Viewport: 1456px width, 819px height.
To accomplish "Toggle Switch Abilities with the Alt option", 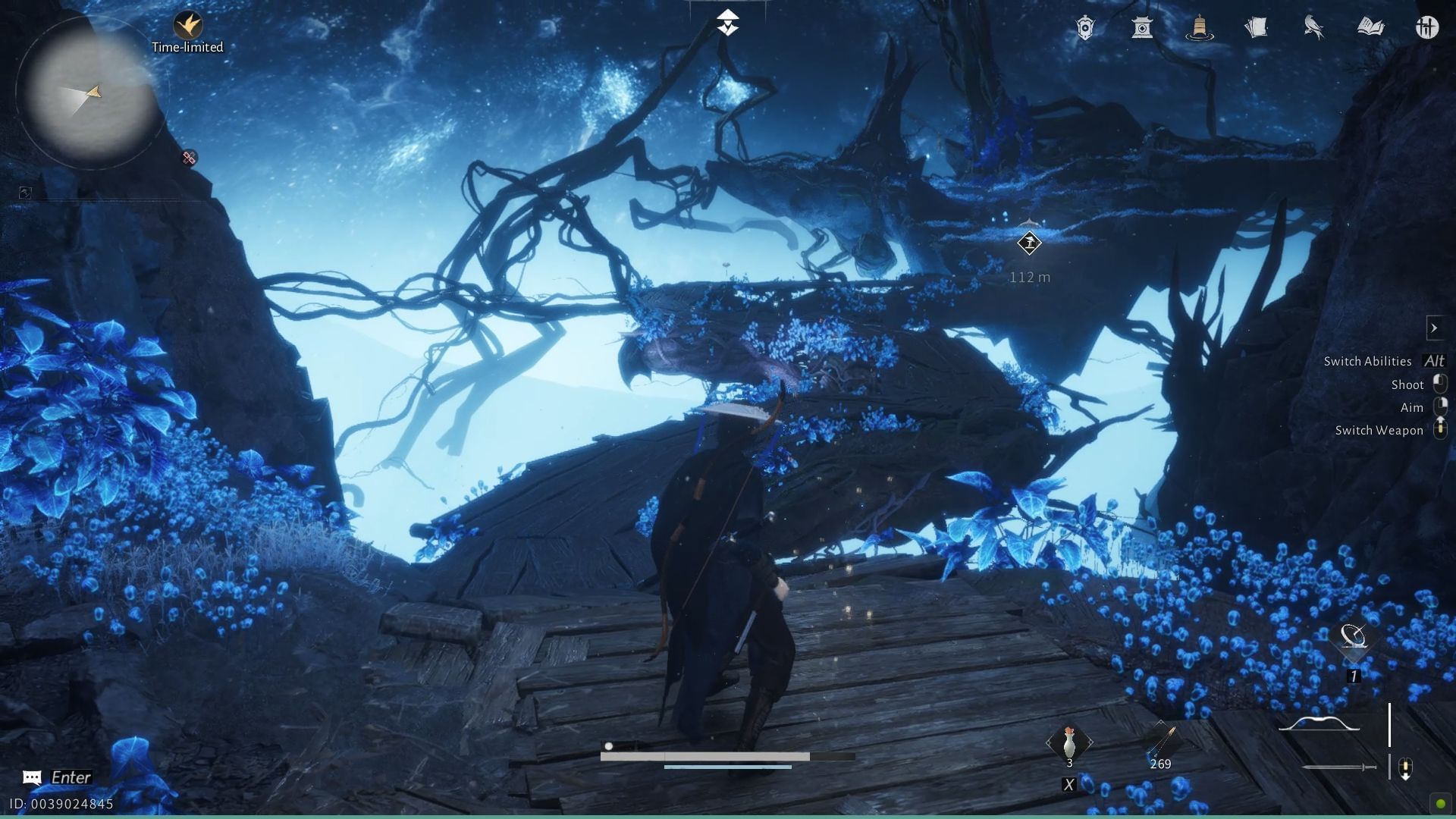I will pos(1433,361).
